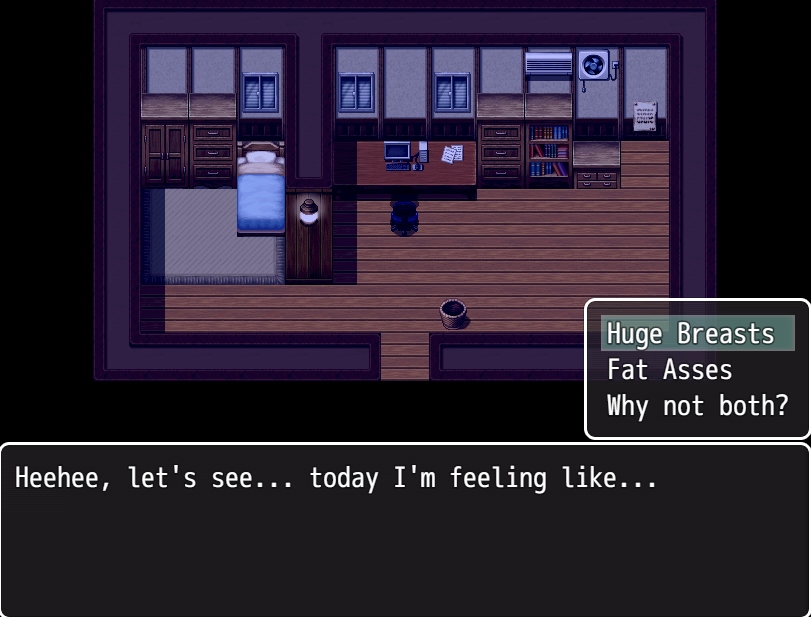This screenshot has width=811, height=617.
Task: Pick the "Why not both?" reply
Action: pyautogui.click(x=697, y=406)
